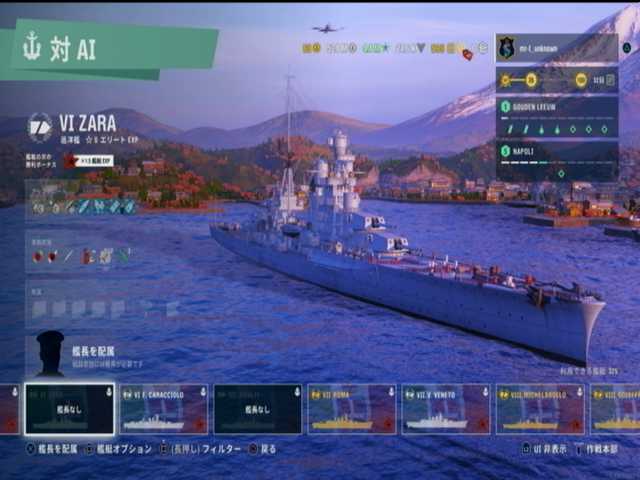
Task: Select the F. Caracciolo ship card
Action: [164, 409]
